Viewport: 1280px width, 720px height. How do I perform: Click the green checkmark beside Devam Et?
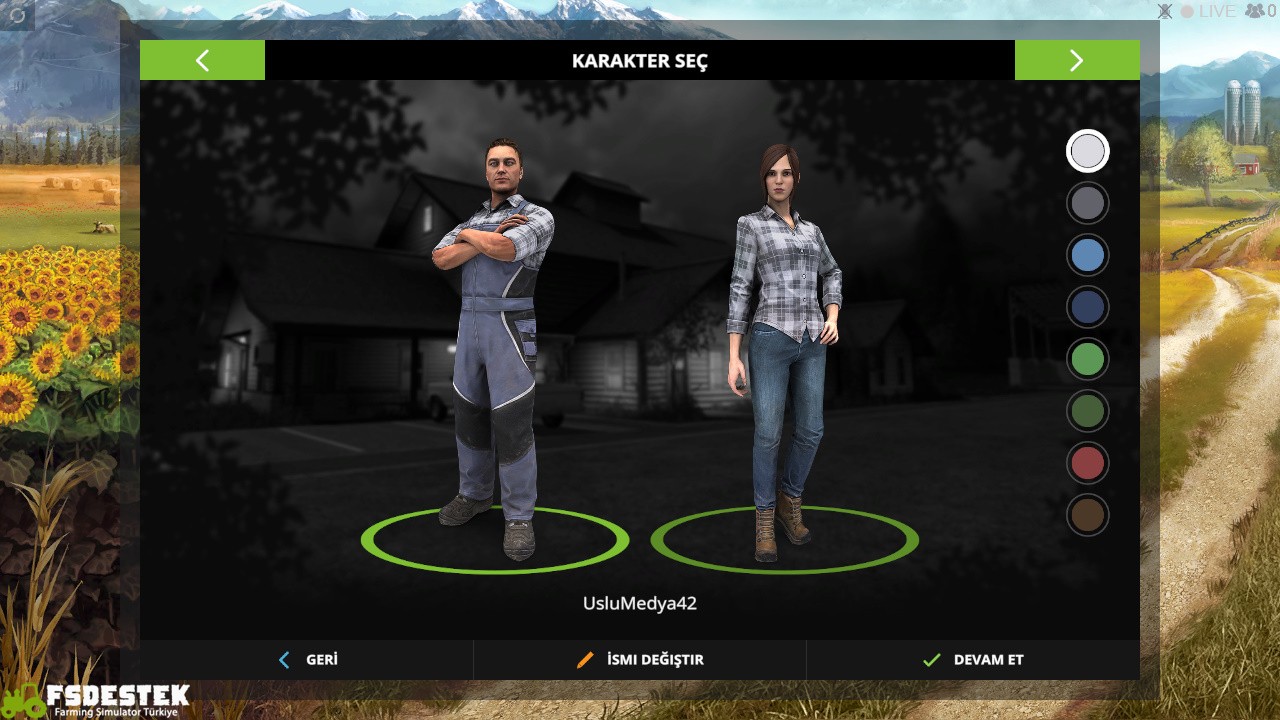[930, 659]
